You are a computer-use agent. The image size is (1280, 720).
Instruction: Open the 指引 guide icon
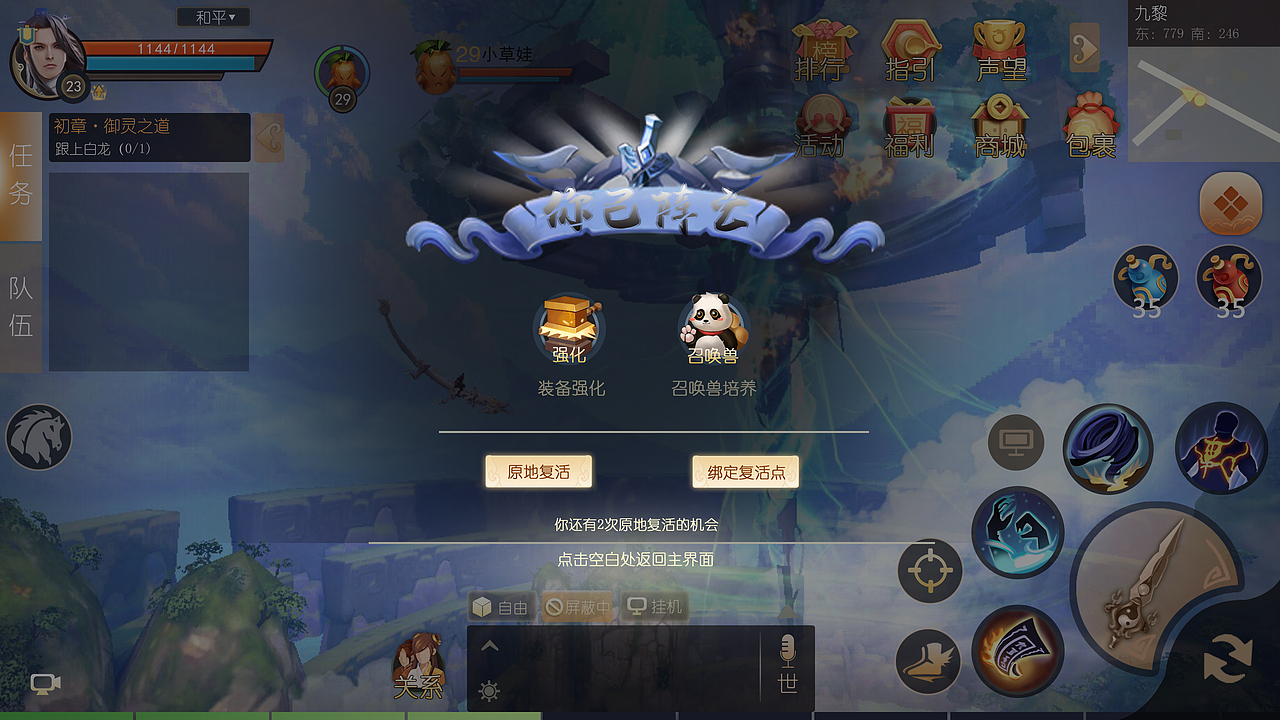[x=908, y=47]
